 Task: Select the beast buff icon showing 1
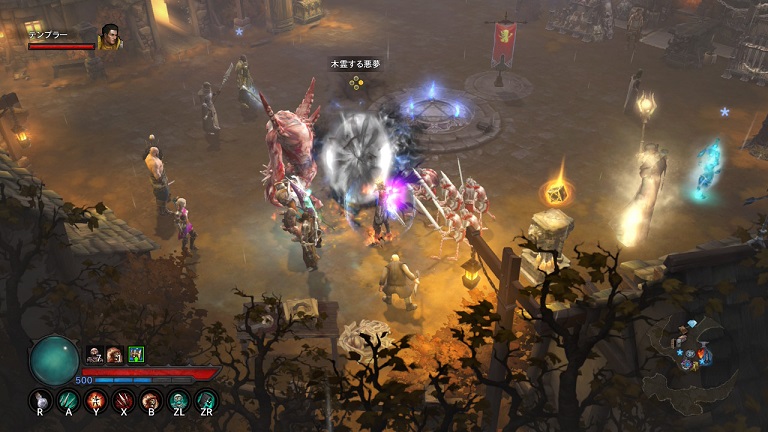[x=115, y=354]
